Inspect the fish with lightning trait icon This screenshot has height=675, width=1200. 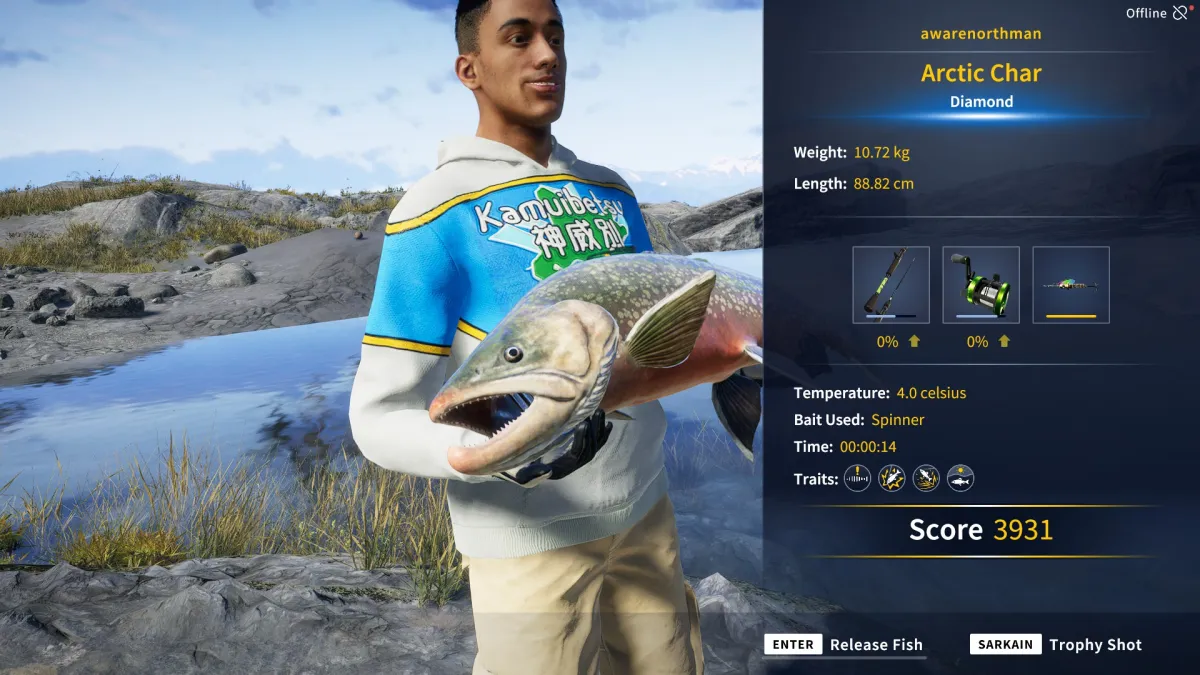(x=891, y=479)
